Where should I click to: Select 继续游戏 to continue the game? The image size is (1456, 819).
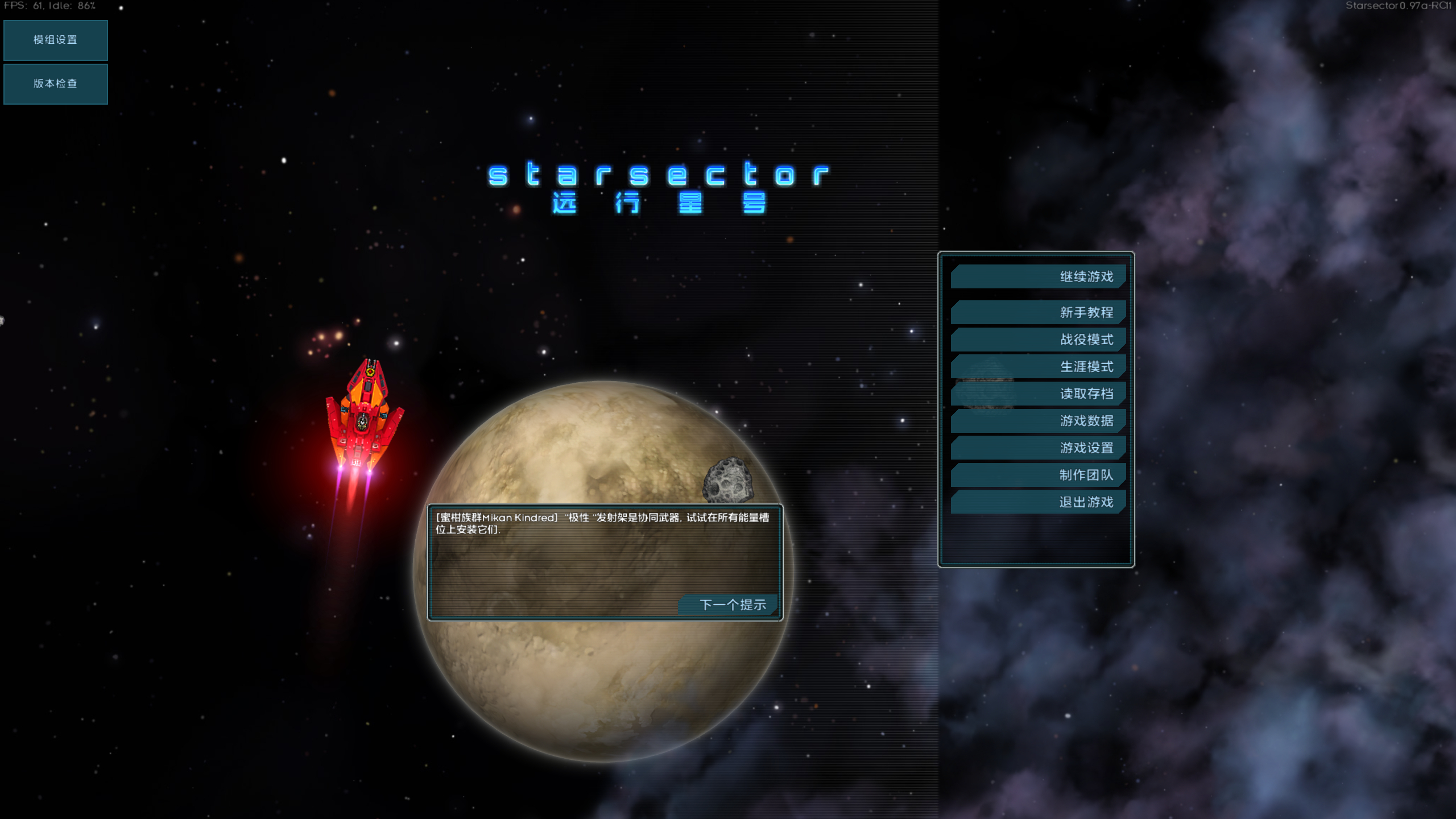[1038, 277]
